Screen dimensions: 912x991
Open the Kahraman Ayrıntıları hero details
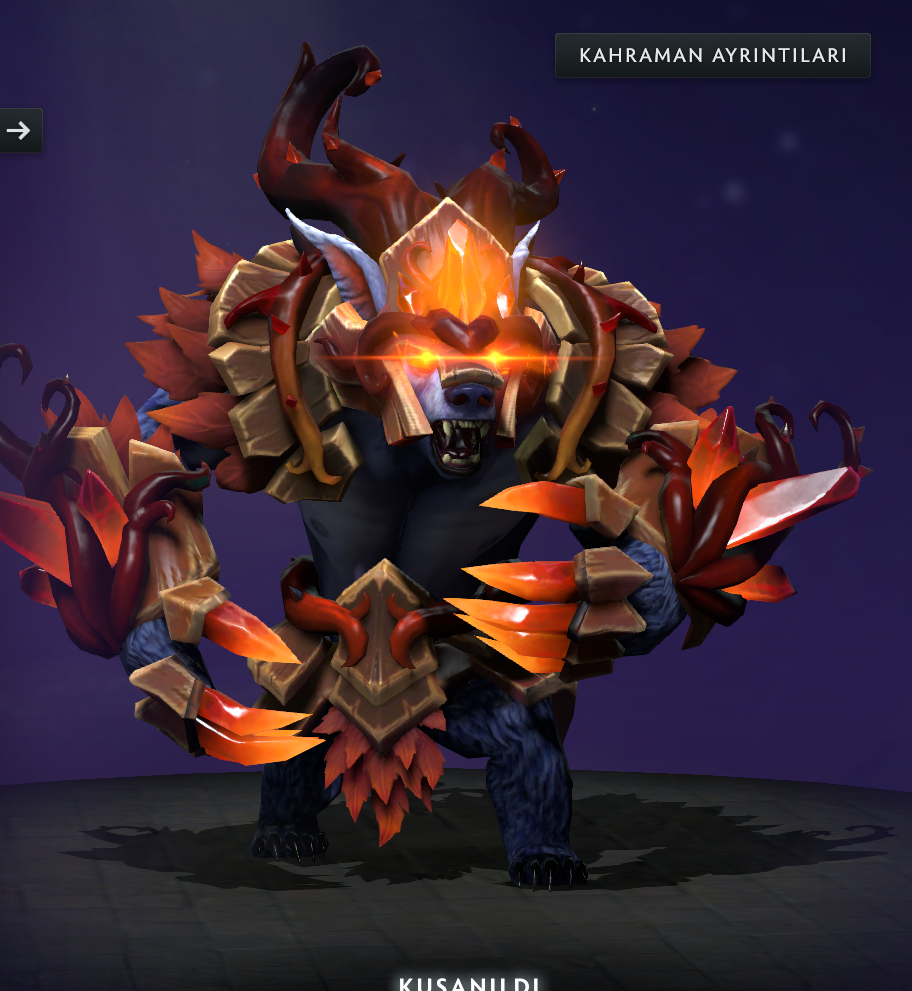[712, 56]
